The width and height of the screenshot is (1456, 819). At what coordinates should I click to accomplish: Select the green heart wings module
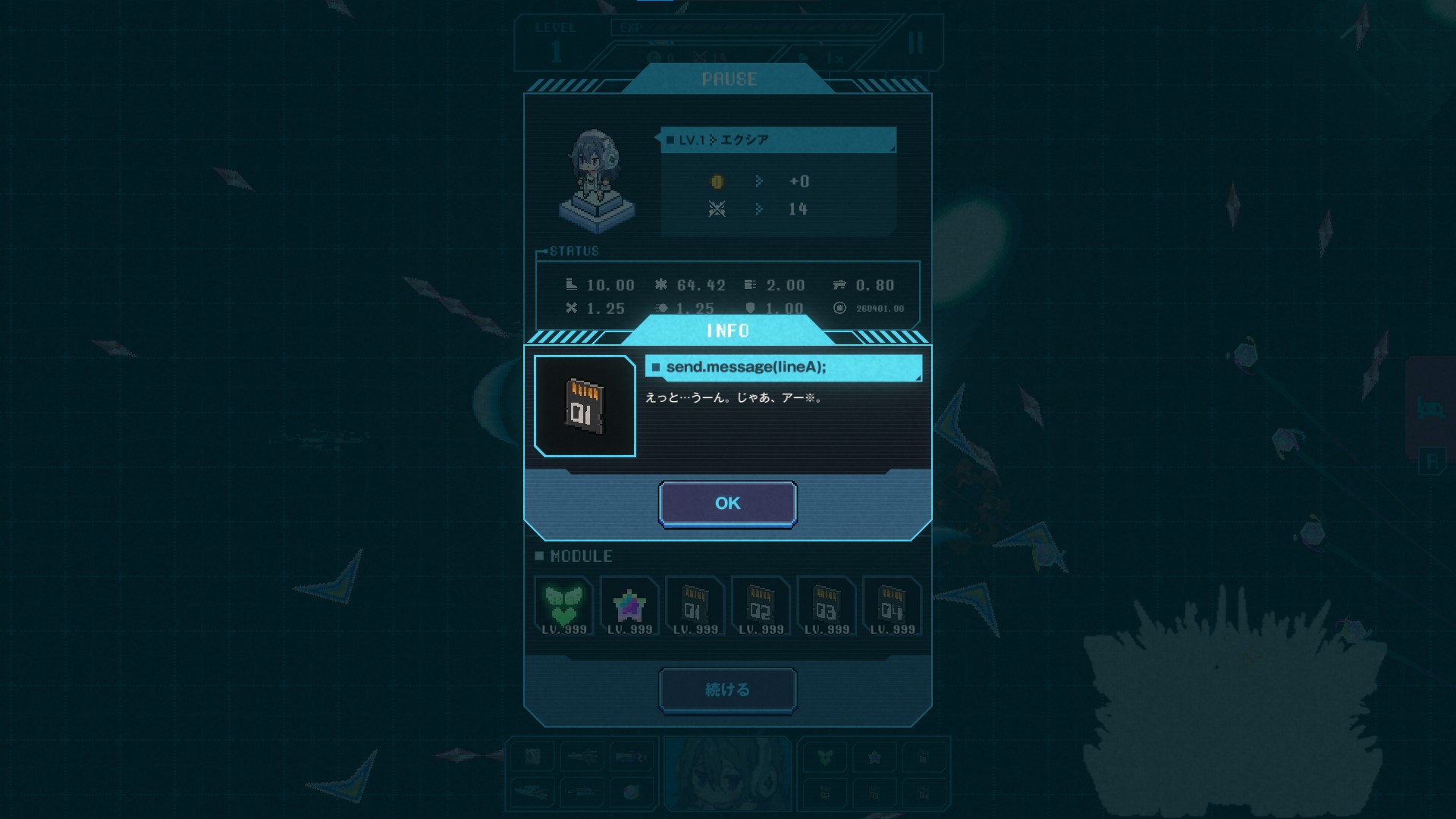pyautogui.click(x=563, y=605)
